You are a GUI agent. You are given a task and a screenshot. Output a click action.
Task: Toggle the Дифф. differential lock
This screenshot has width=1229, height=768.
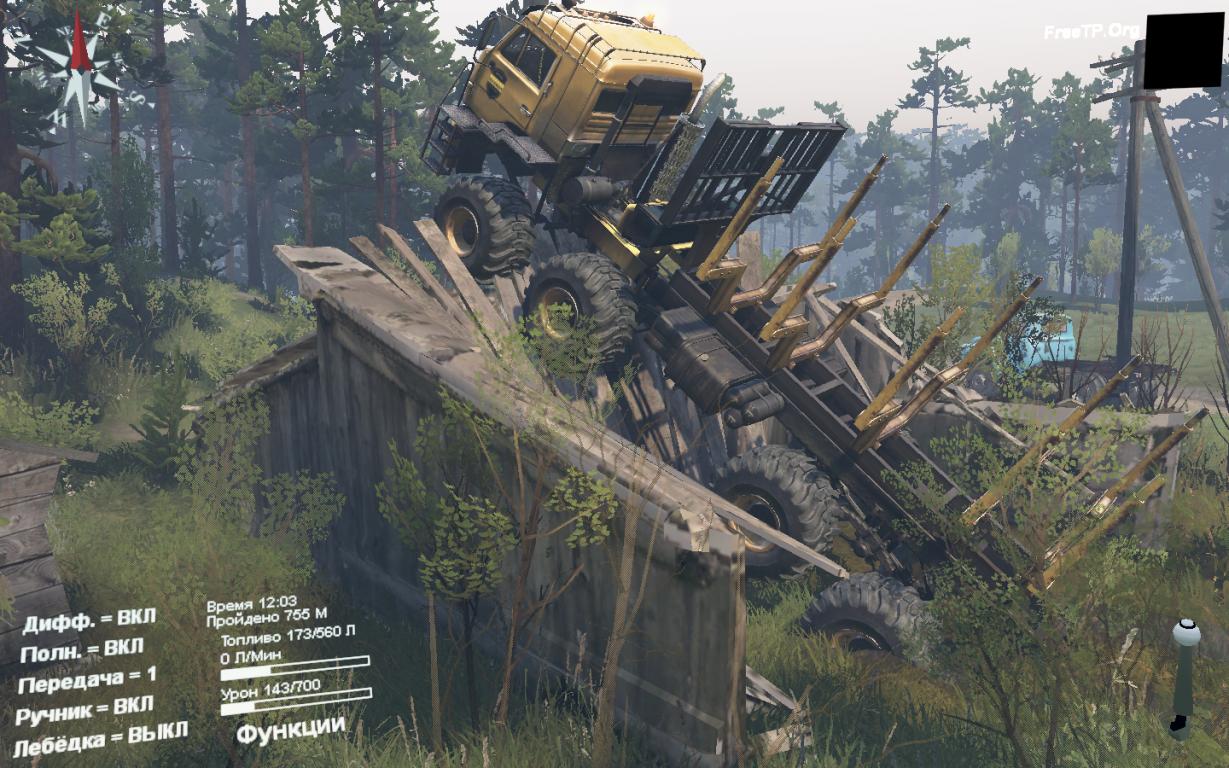point(88,621)
